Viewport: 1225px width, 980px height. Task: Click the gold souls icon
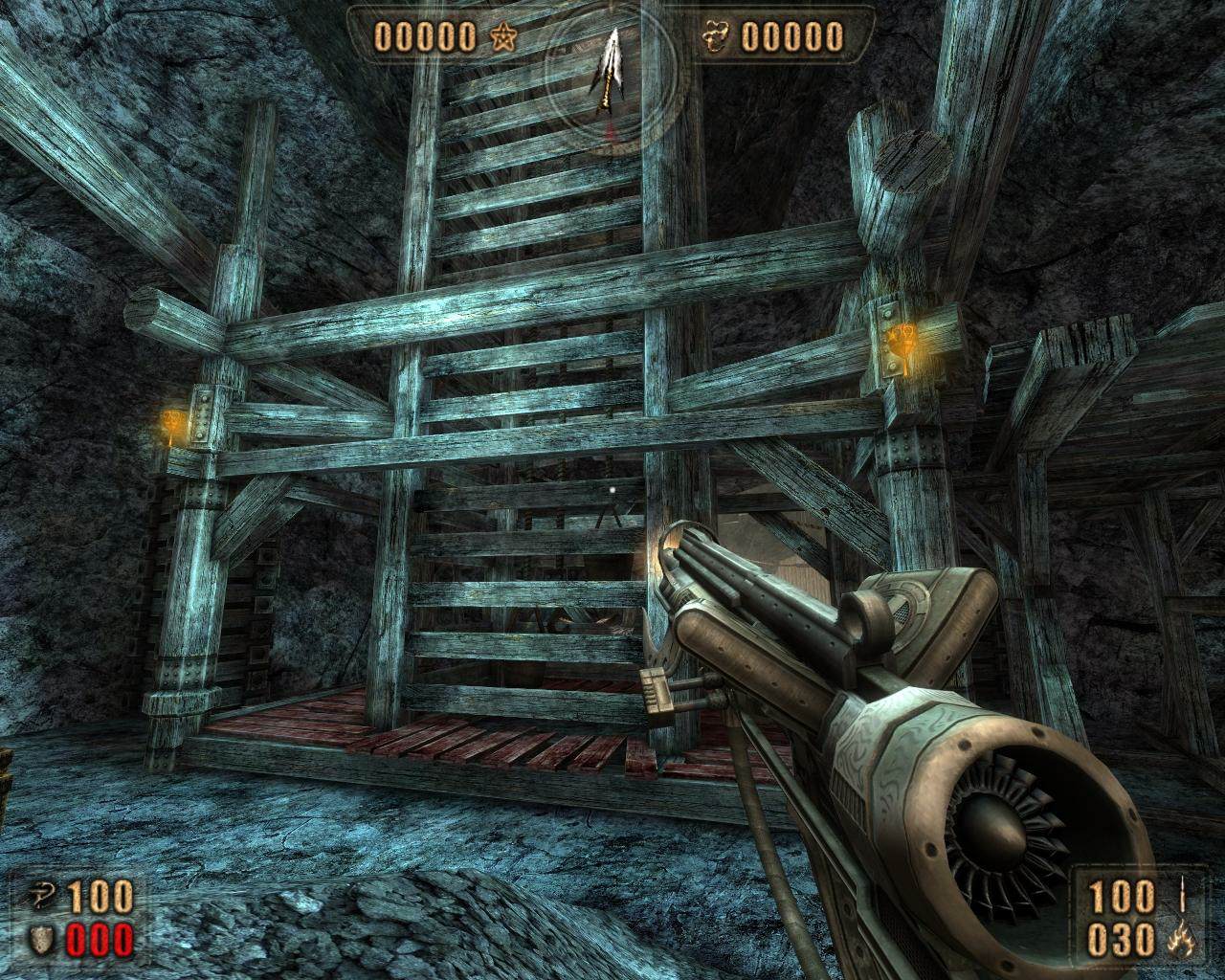tap(719, 36)
